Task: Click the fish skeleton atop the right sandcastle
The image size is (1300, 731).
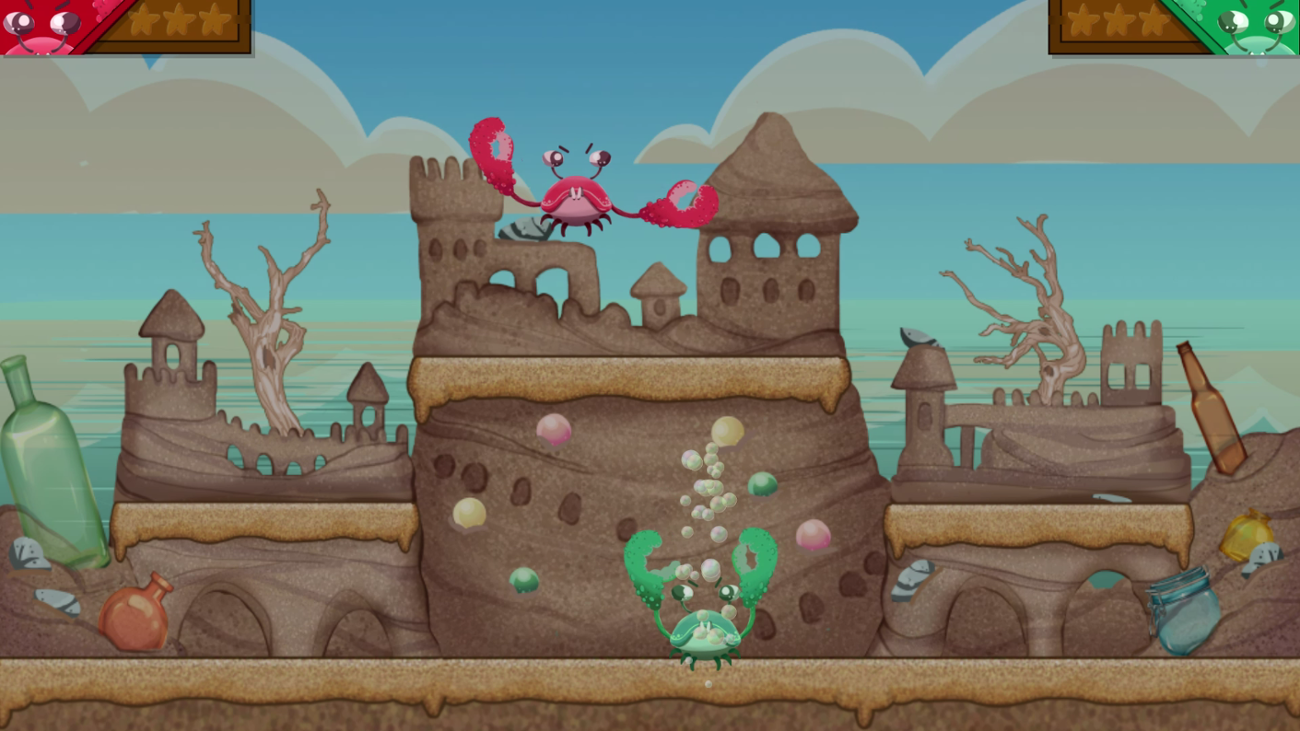Action: 918,335
